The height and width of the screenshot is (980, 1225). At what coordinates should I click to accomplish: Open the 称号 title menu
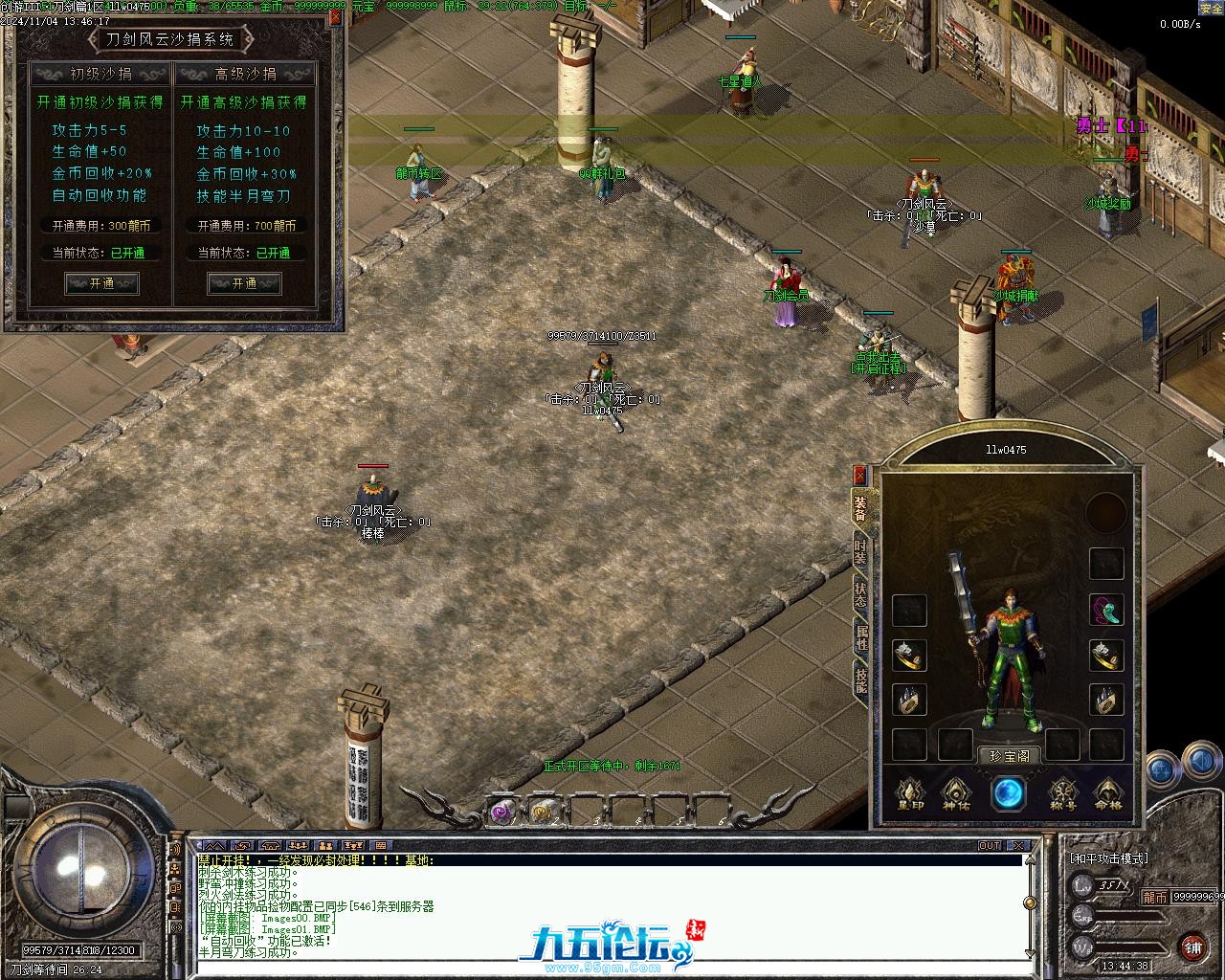tap(1063, 793)
